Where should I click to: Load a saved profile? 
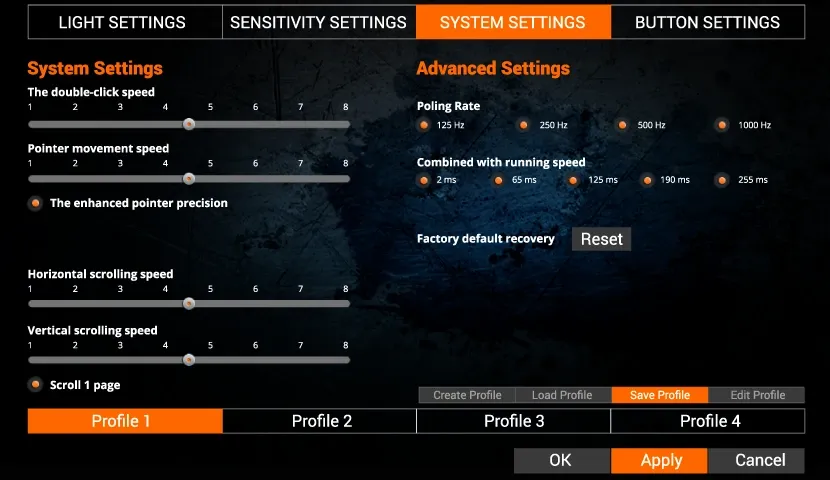562,395
